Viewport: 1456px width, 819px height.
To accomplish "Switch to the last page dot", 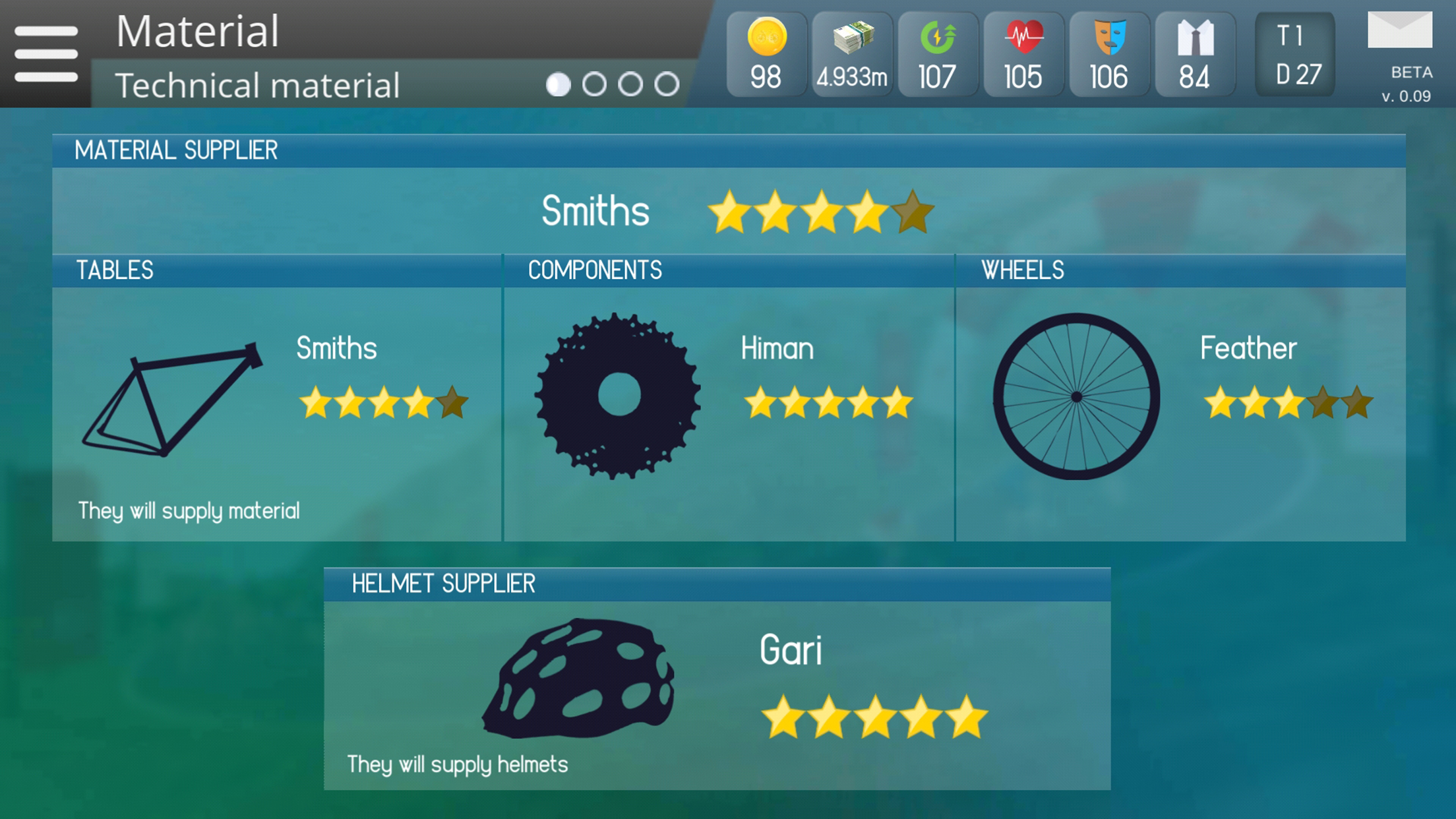I will (667, 84).
